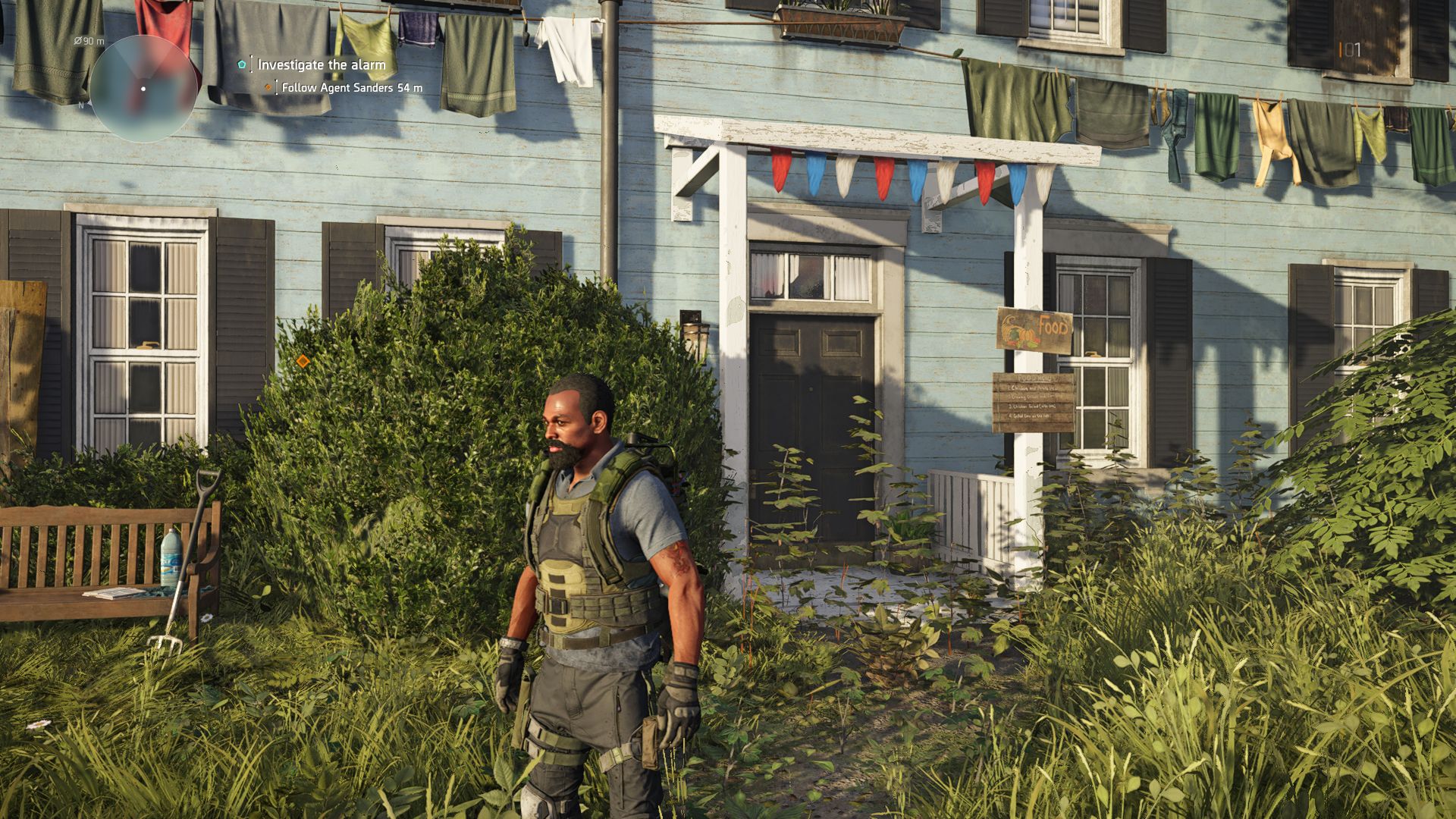
Task: Open the circular minimap
Action: (143, 89)
